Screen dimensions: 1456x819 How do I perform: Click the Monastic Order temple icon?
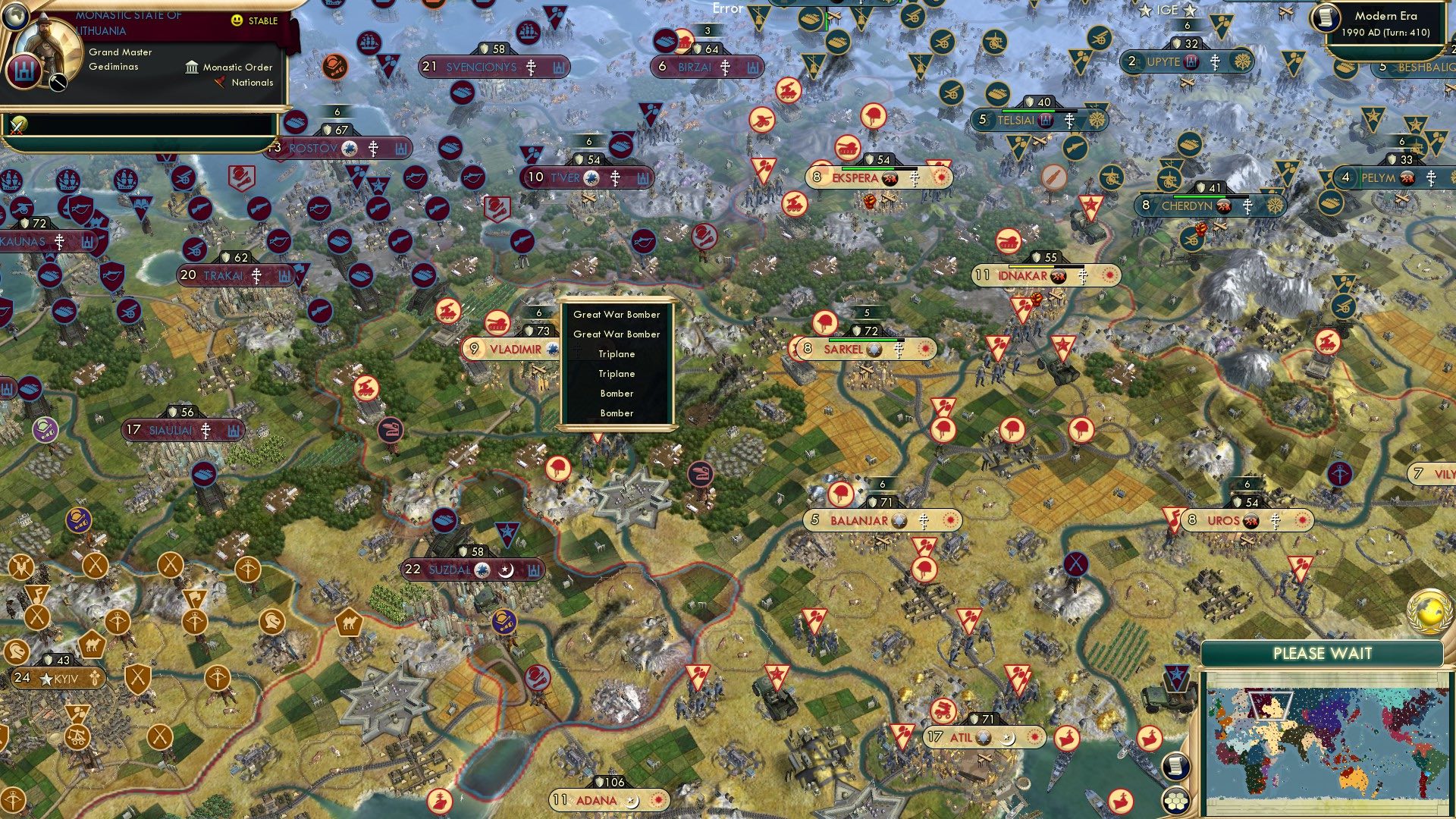(192, 67)
